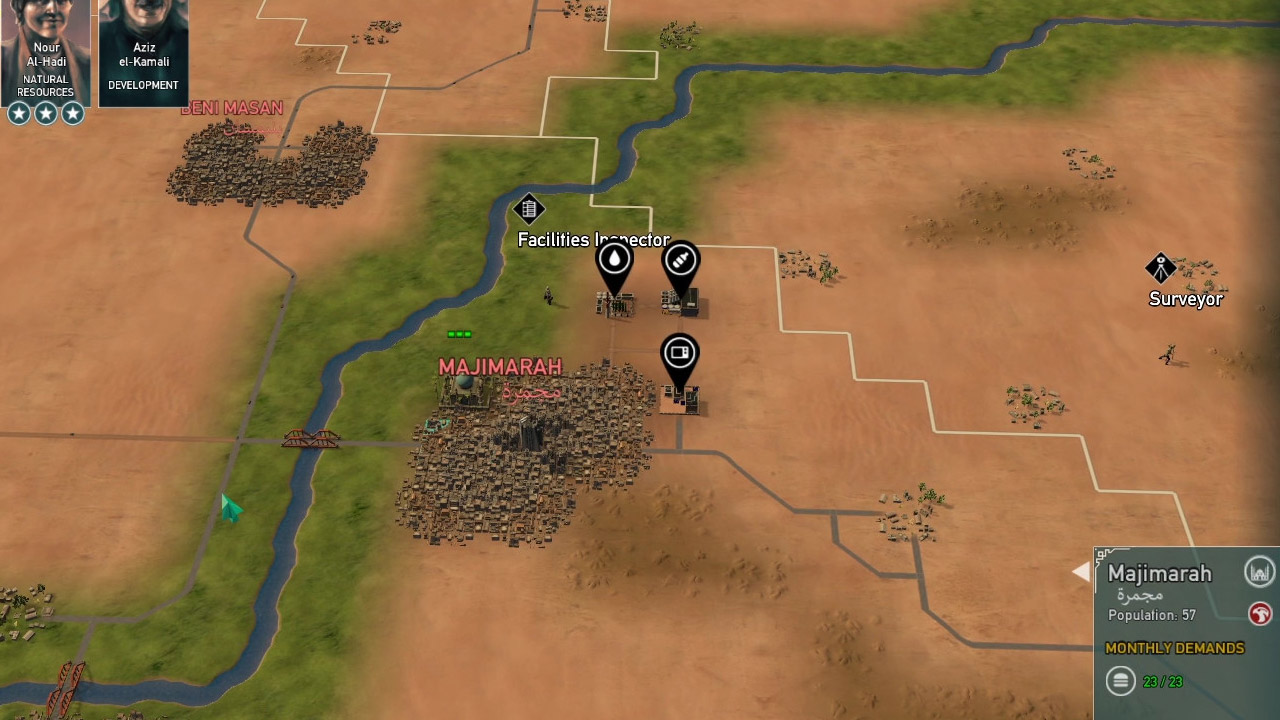Collapse the Majimarah info panel arrow
Viewport: 1280px width, 720px height.
(1081, 571)
